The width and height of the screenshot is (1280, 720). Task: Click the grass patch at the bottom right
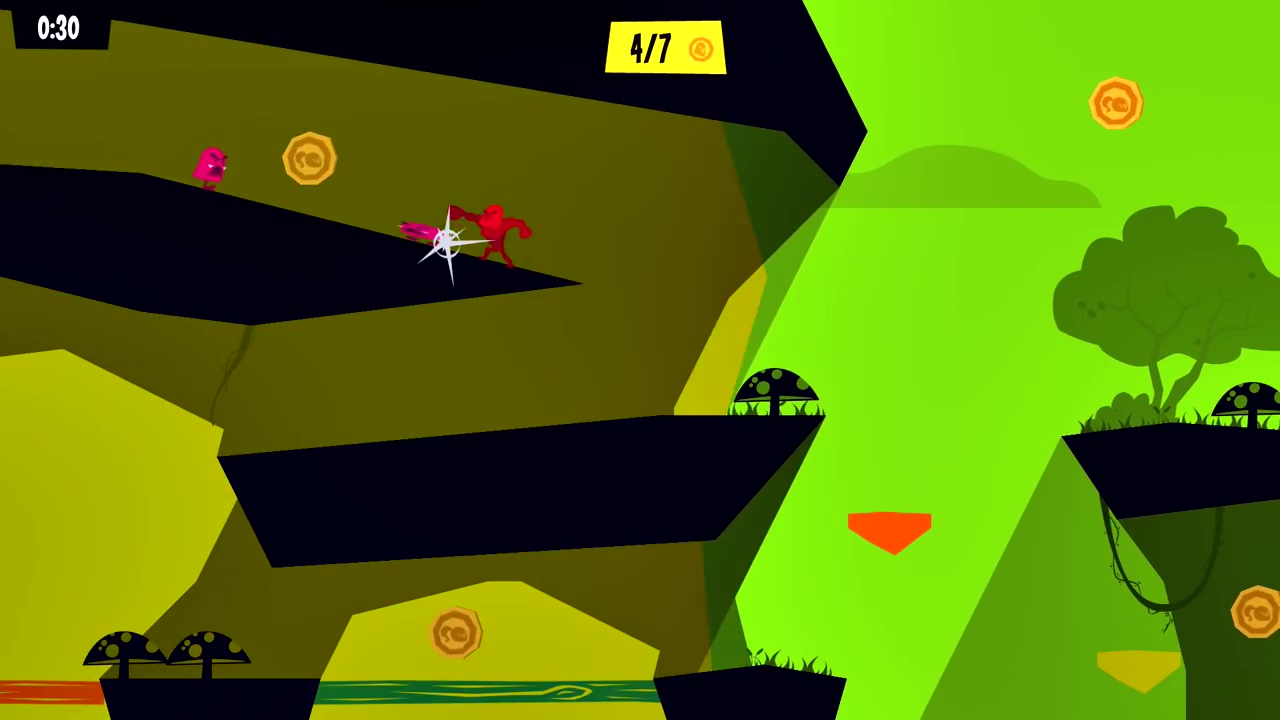[x=790, y=660]
